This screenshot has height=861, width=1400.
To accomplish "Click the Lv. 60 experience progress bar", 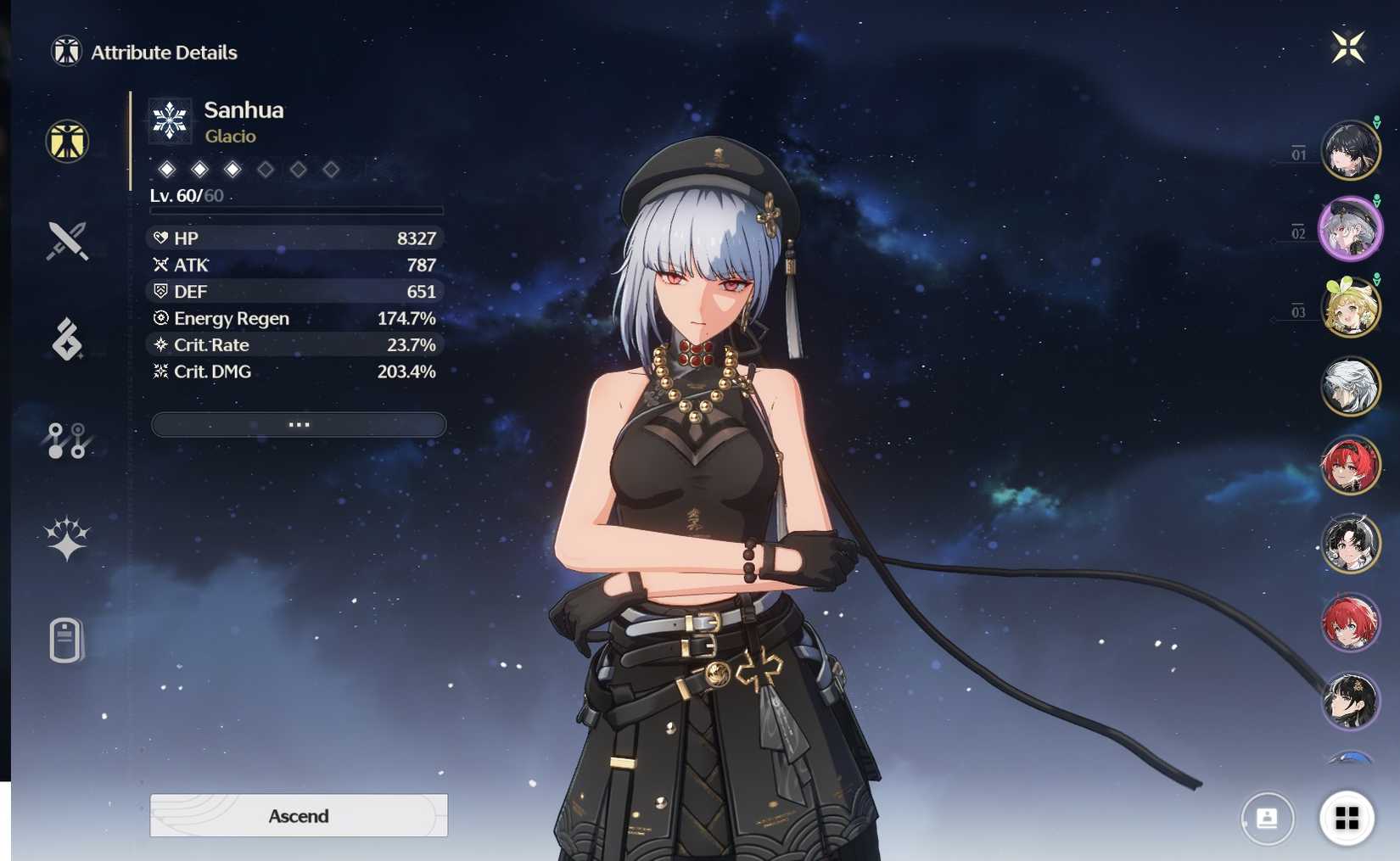I will pyautogui.click(x=295, y=209).
